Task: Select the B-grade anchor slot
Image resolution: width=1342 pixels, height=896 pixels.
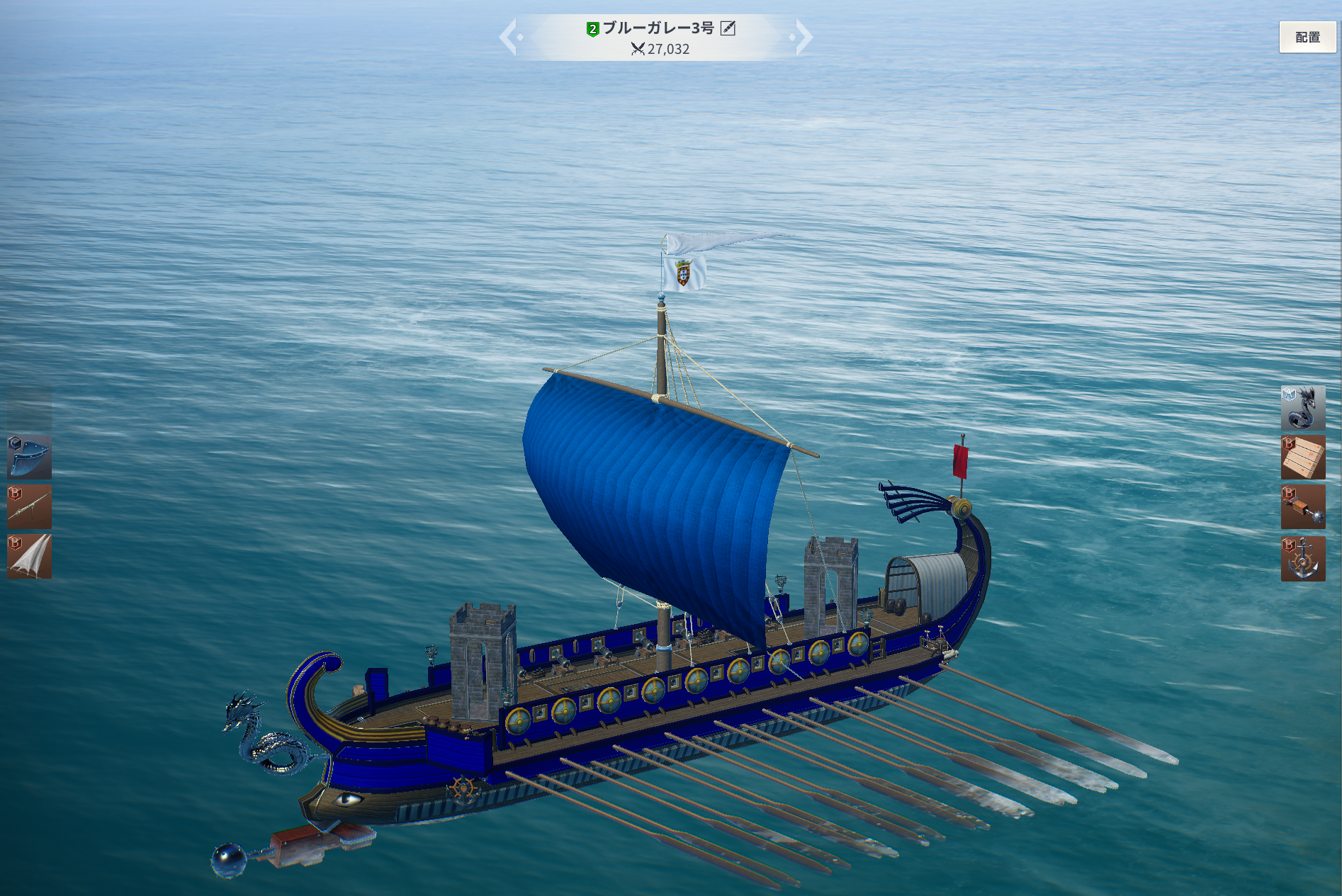Action: tap(1303, 559)
